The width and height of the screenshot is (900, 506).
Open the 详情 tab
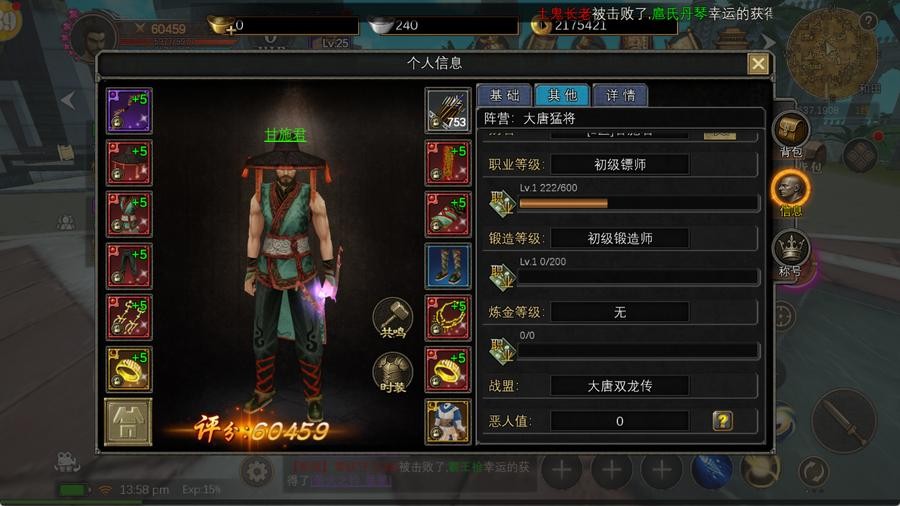pos(620,96)
